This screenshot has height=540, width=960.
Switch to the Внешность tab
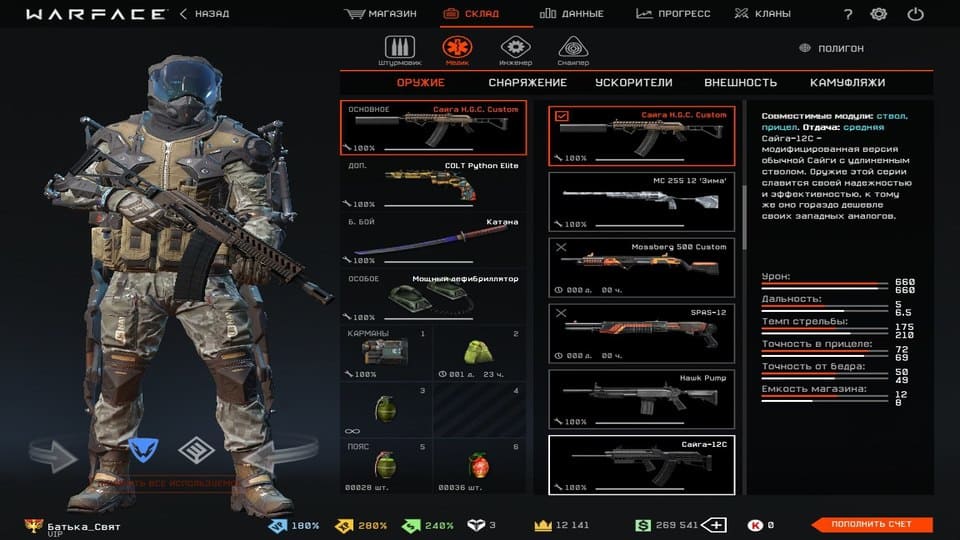point(740,83)
